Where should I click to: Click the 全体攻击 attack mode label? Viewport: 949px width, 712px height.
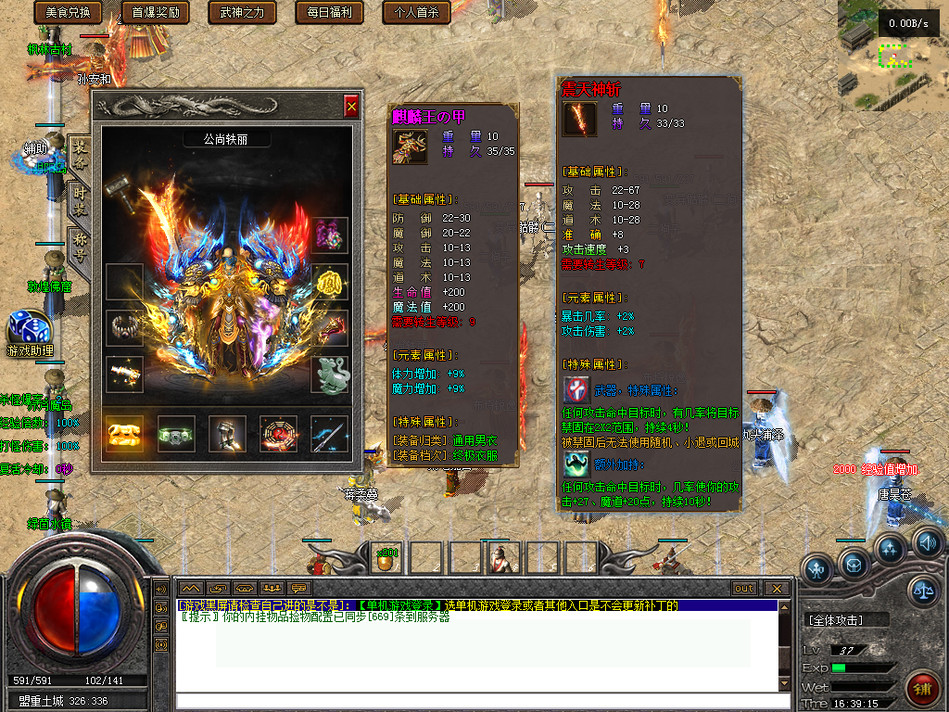pos(835,620)
